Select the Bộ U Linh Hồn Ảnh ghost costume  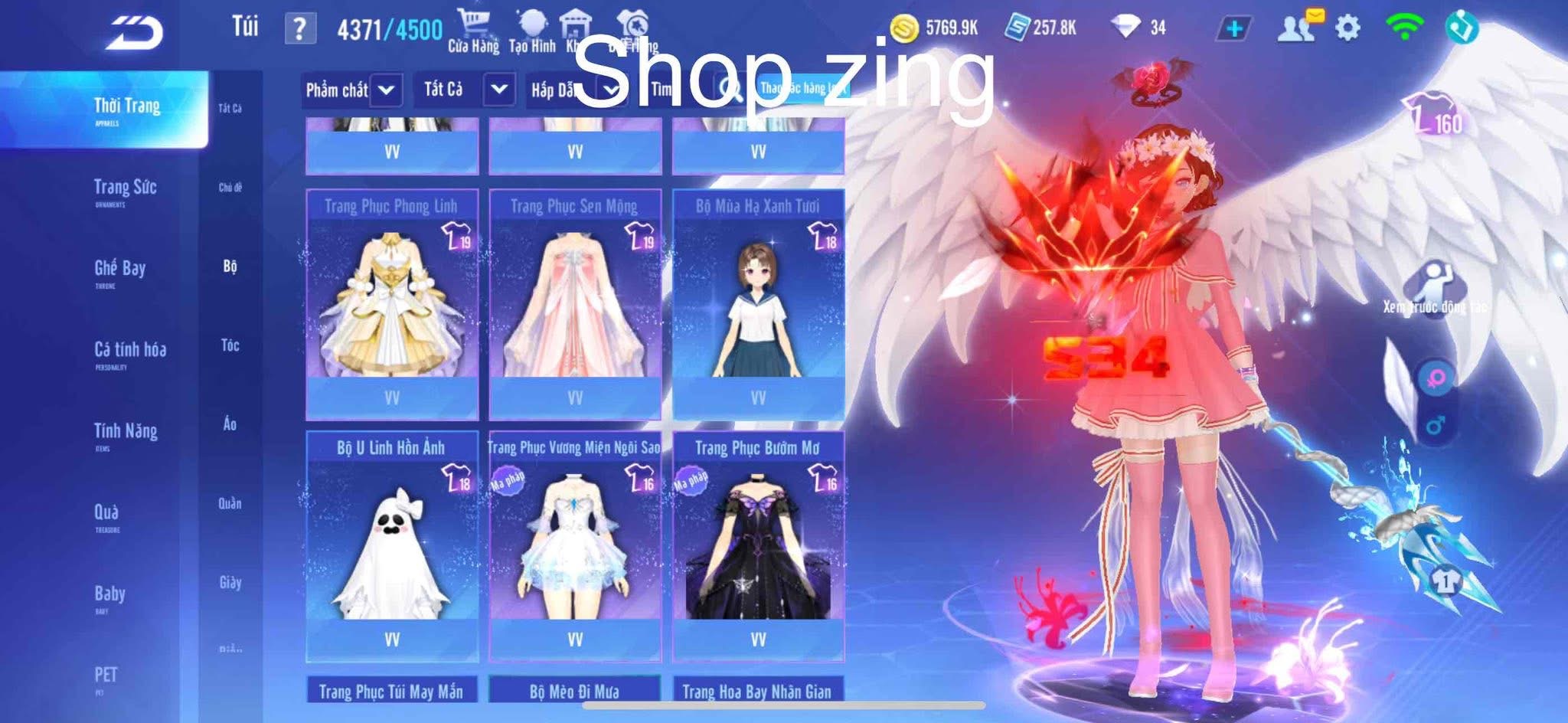tap(391, 545)
